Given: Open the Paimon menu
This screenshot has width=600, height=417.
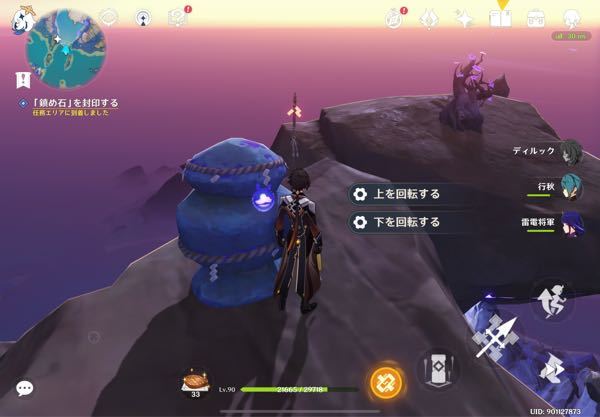Looking at the screenshot, I should 21,19.
